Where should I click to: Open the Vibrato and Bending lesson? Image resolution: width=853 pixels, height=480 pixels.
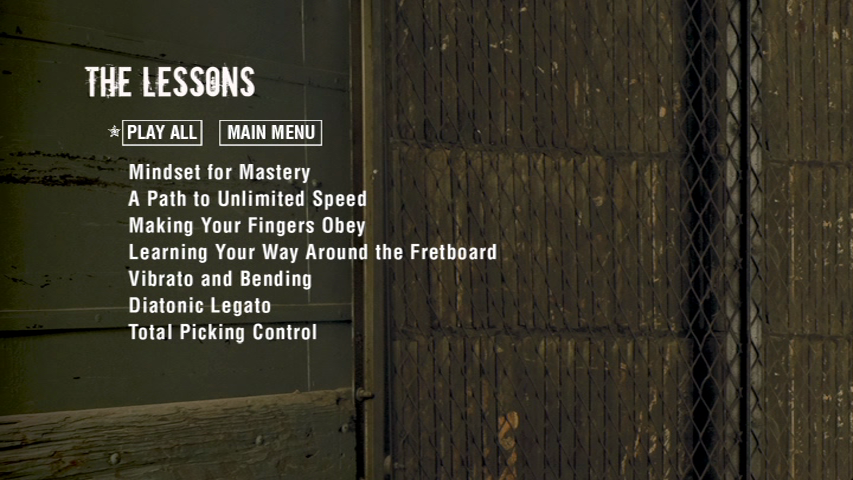coord(220,279)
